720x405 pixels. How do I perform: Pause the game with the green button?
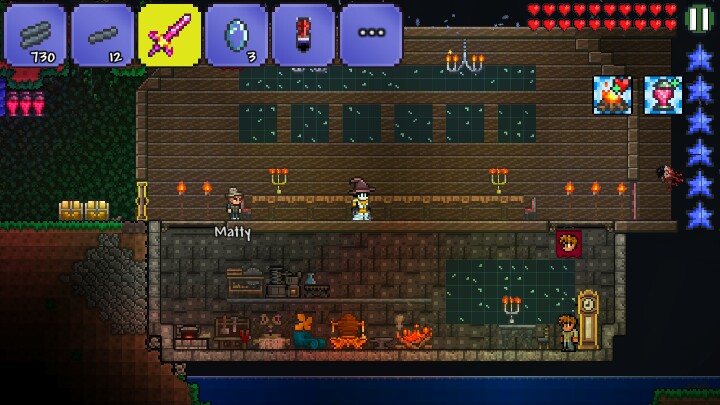click(700, 18)
